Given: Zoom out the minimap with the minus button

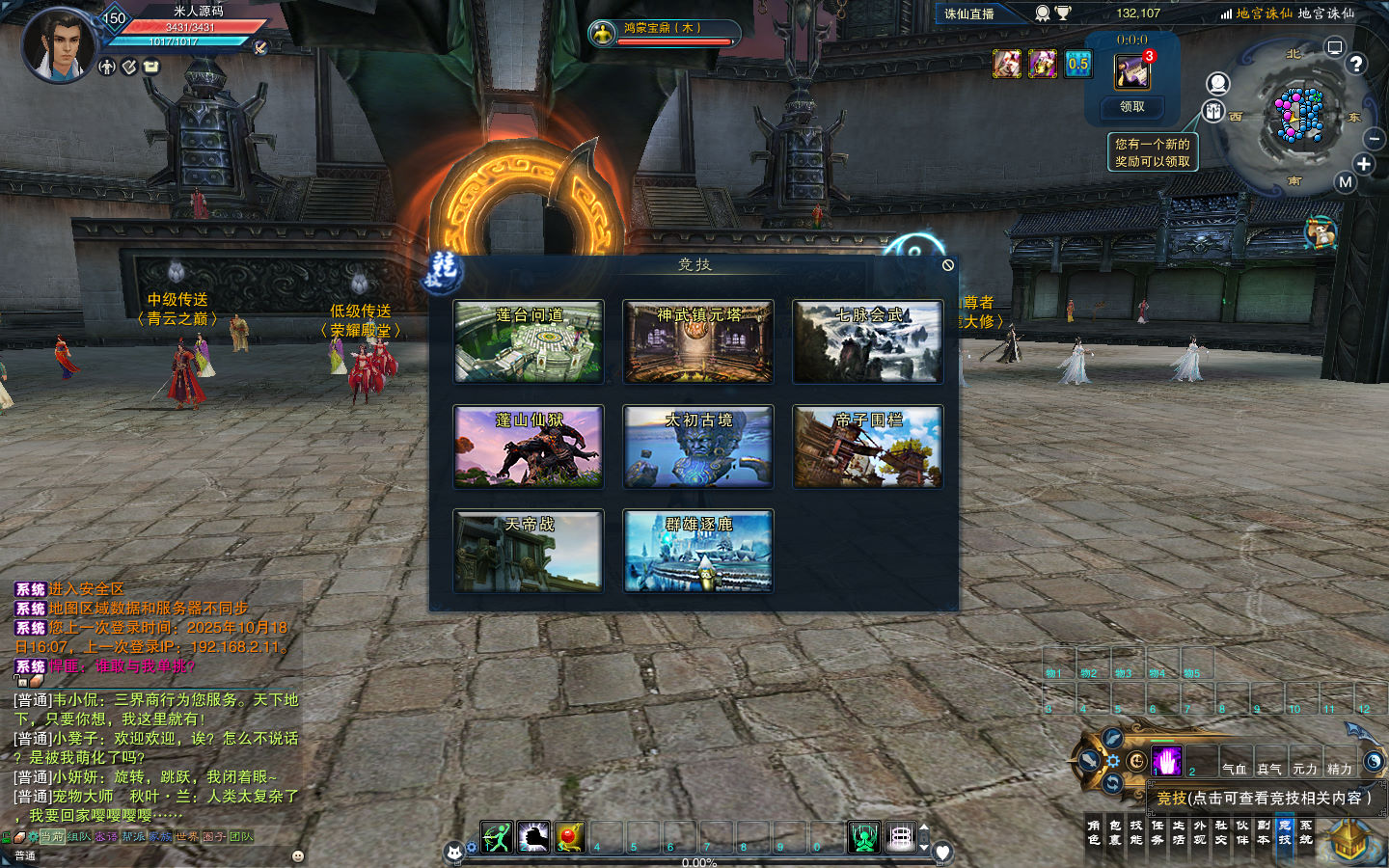Looking at the screenshot, I should point(1374,140).
